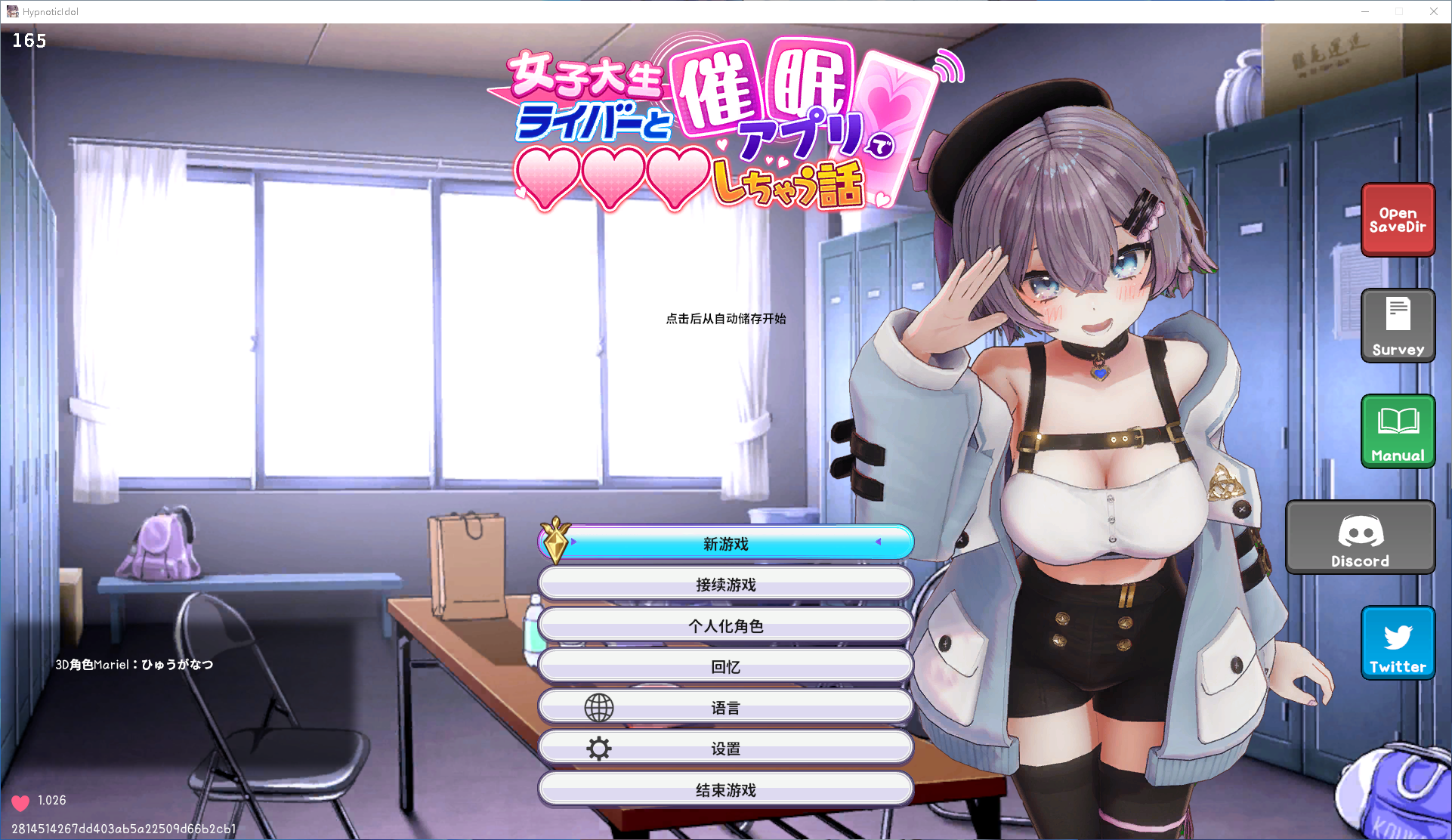Choose the 语言 language option
Image resolution: width=1452 pixels, height=840 pixels.
(725, 708)
